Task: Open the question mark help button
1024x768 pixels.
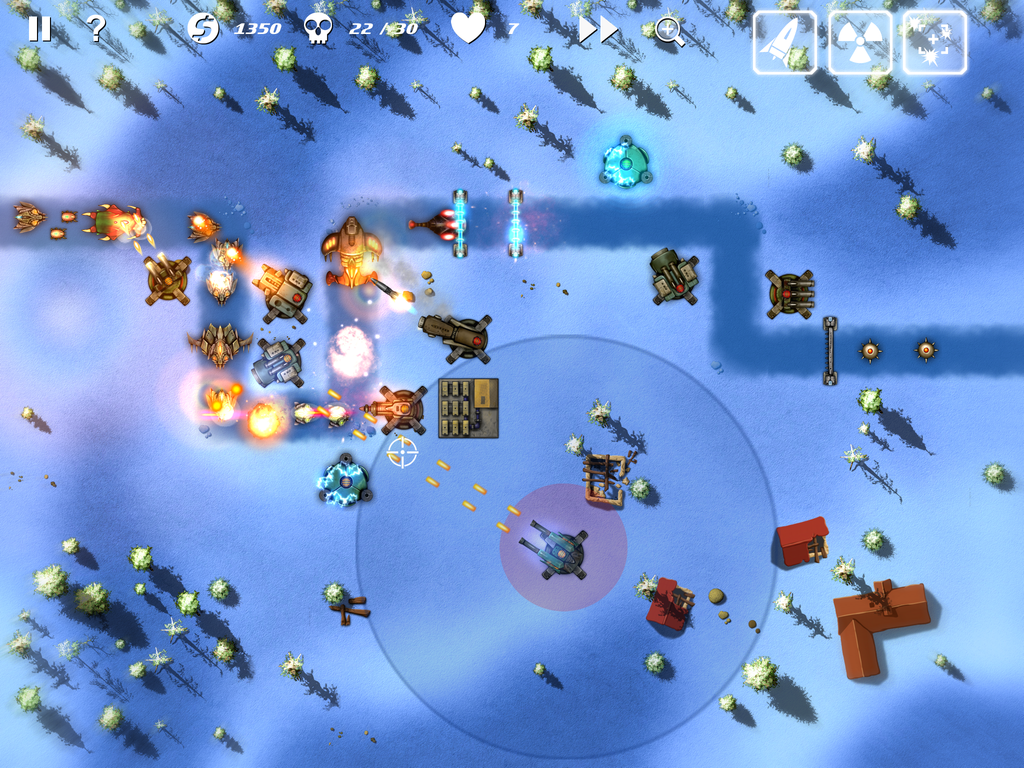Action: pos(96,28)
